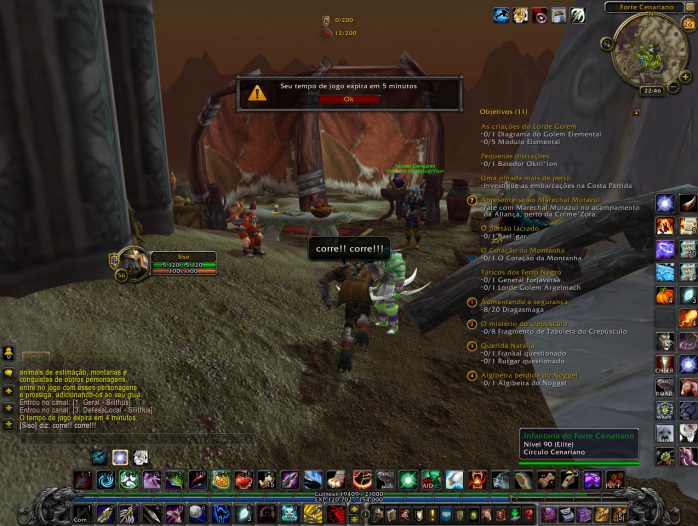
Task: Click the minimap clock showing 22:46
Action: pyautogui.click(x=652, y=90)
